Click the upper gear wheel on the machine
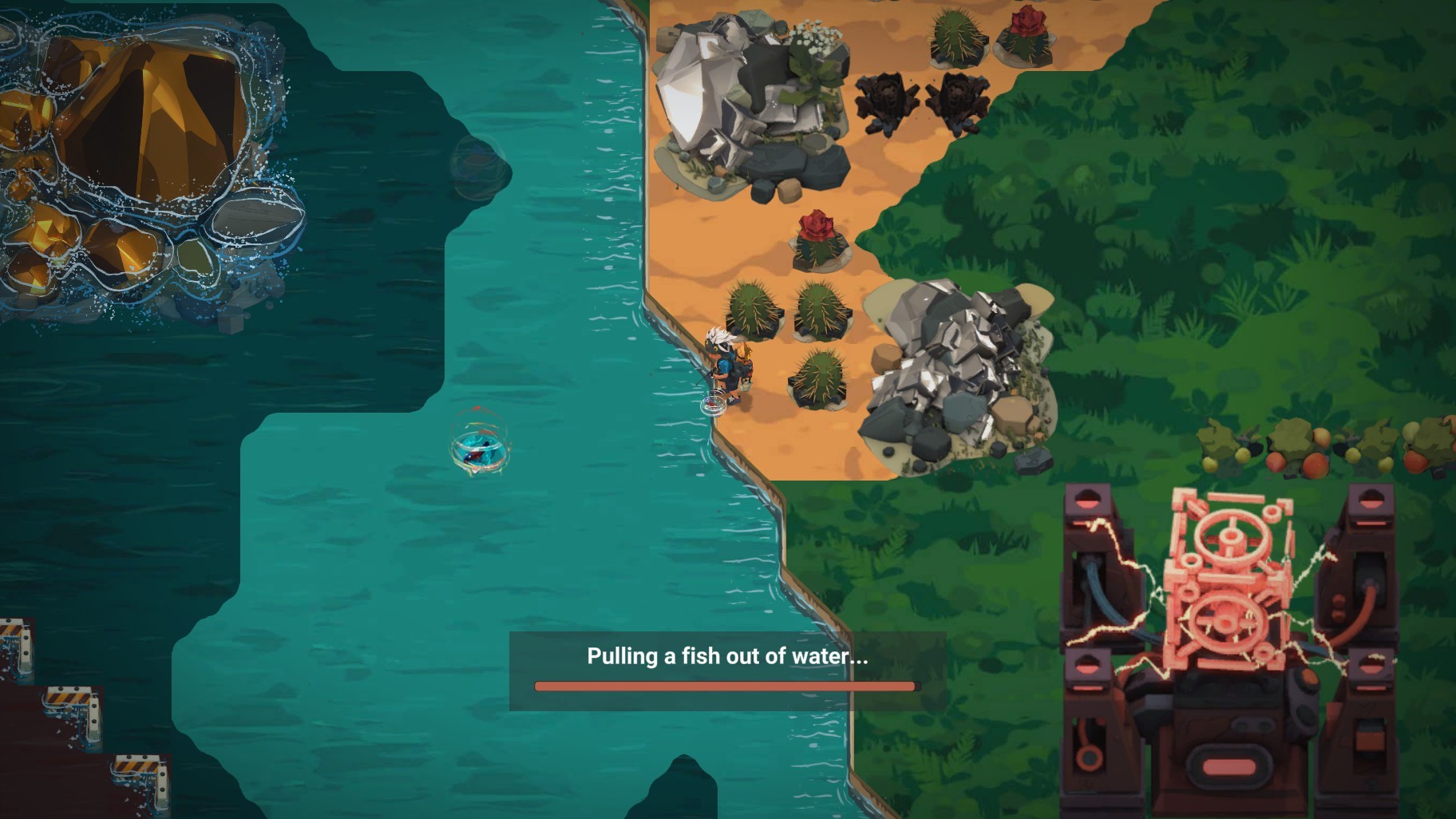The width and height of the screenshot is (1456, 819). 1232,536
